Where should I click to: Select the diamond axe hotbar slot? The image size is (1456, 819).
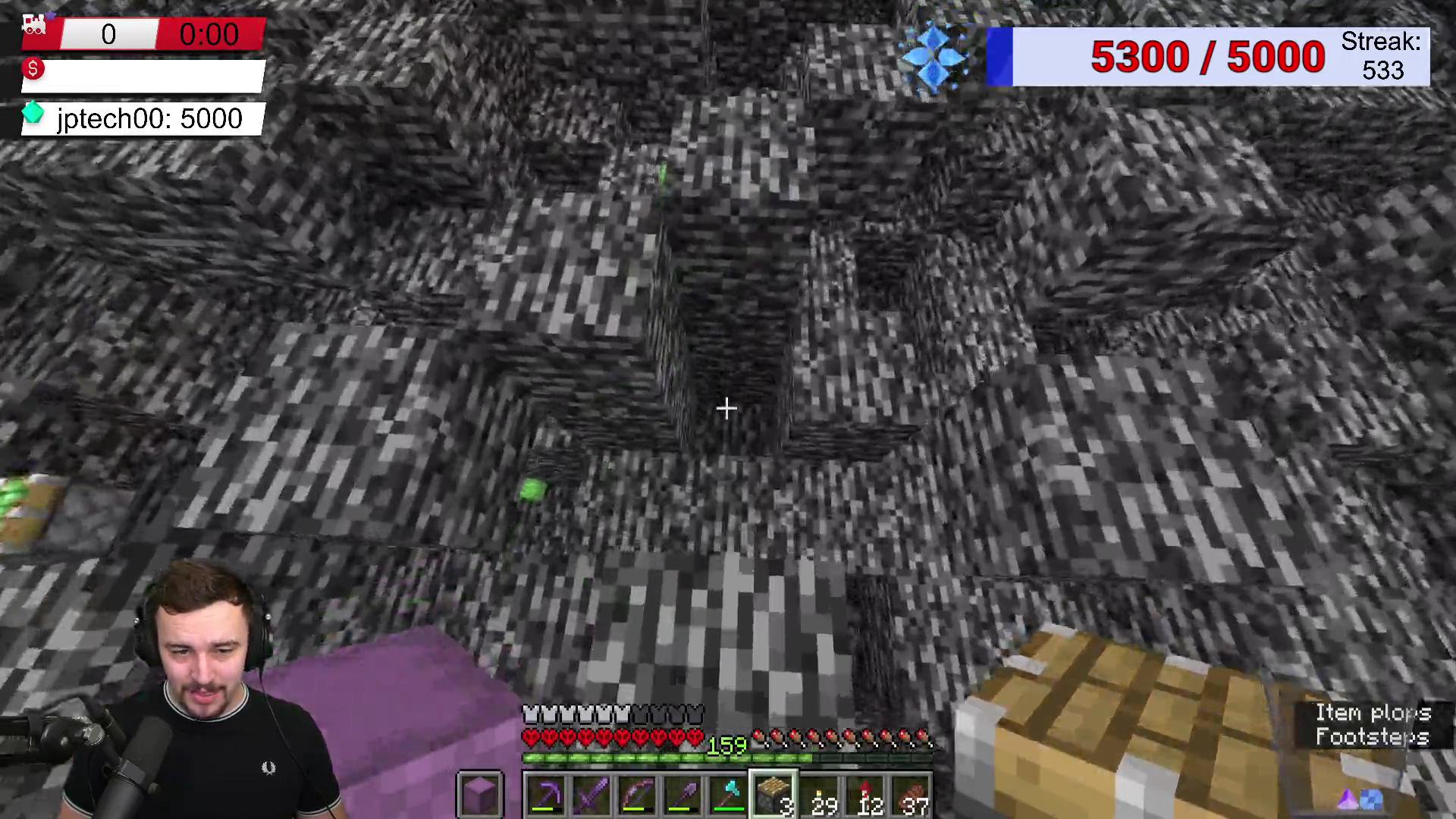click(728, 795)
